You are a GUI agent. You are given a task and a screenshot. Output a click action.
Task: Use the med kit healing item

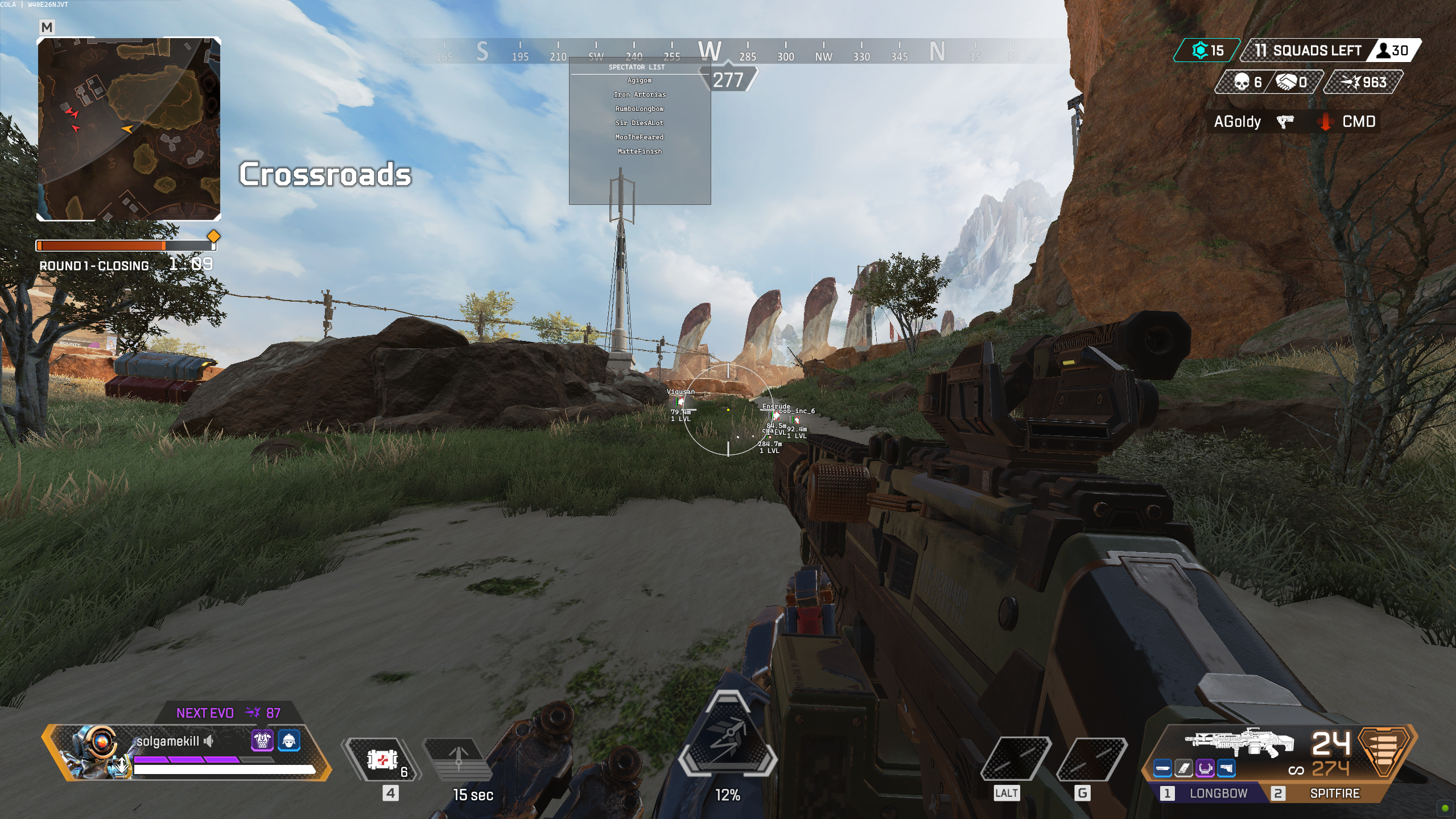(383, 759)
